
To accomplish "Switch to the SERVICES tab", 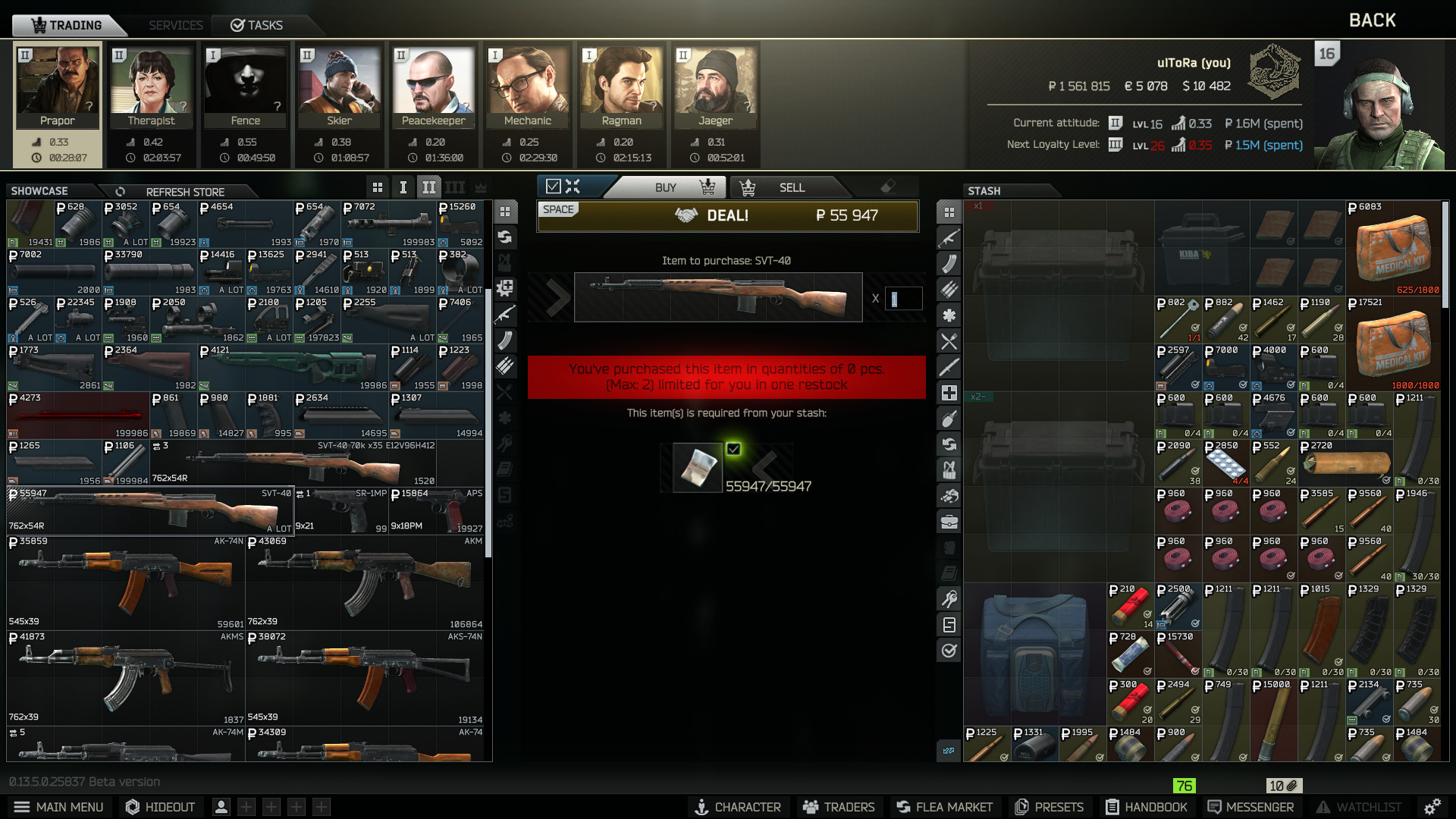I will 175,25.
